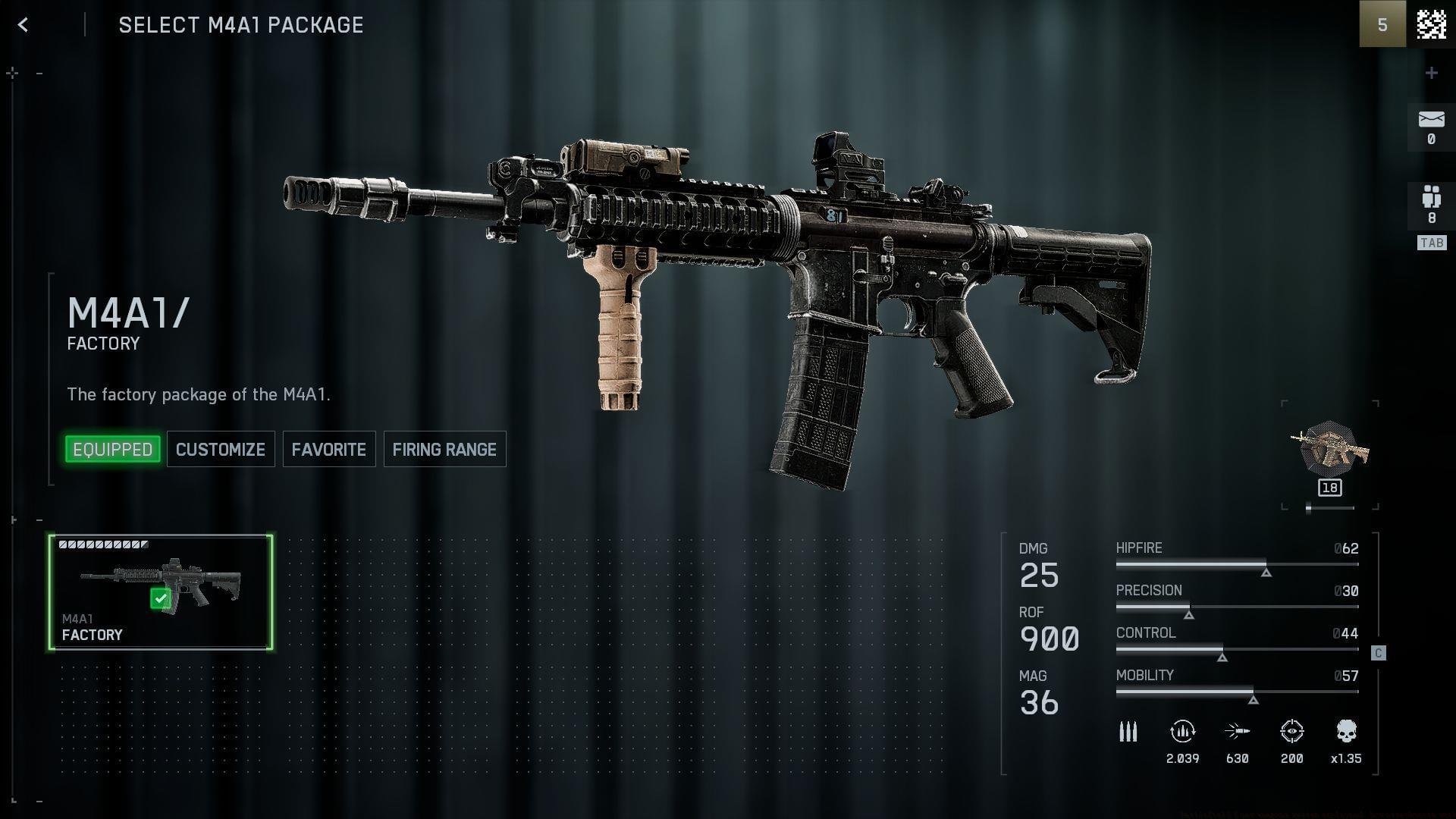1456x819 pixels.
Task: Click the pixel code icon in top-right corner
Action: [x=1433, y=24]
